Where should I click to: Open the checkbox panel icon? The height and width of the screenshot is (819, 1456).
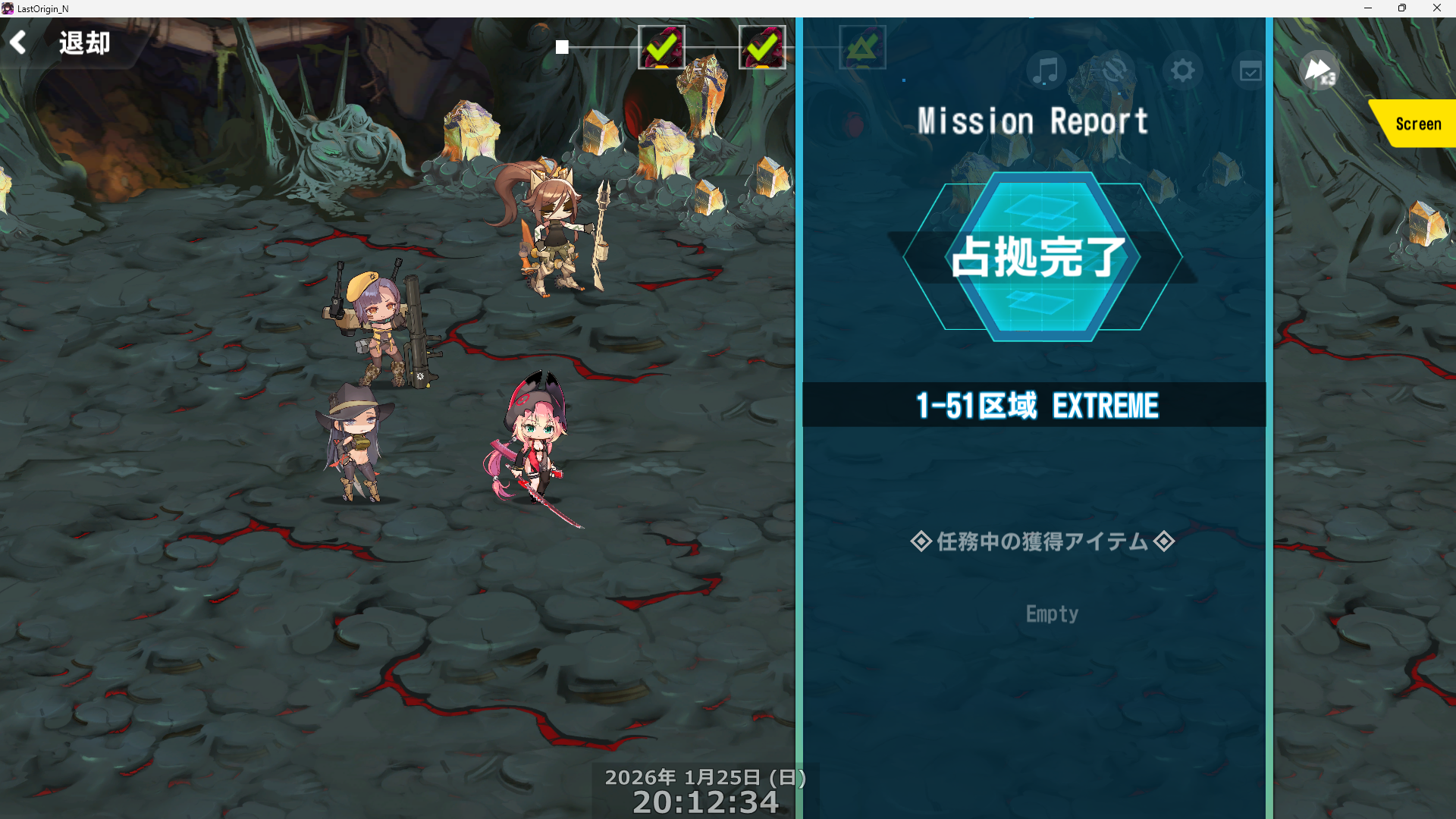[1250, 71]
